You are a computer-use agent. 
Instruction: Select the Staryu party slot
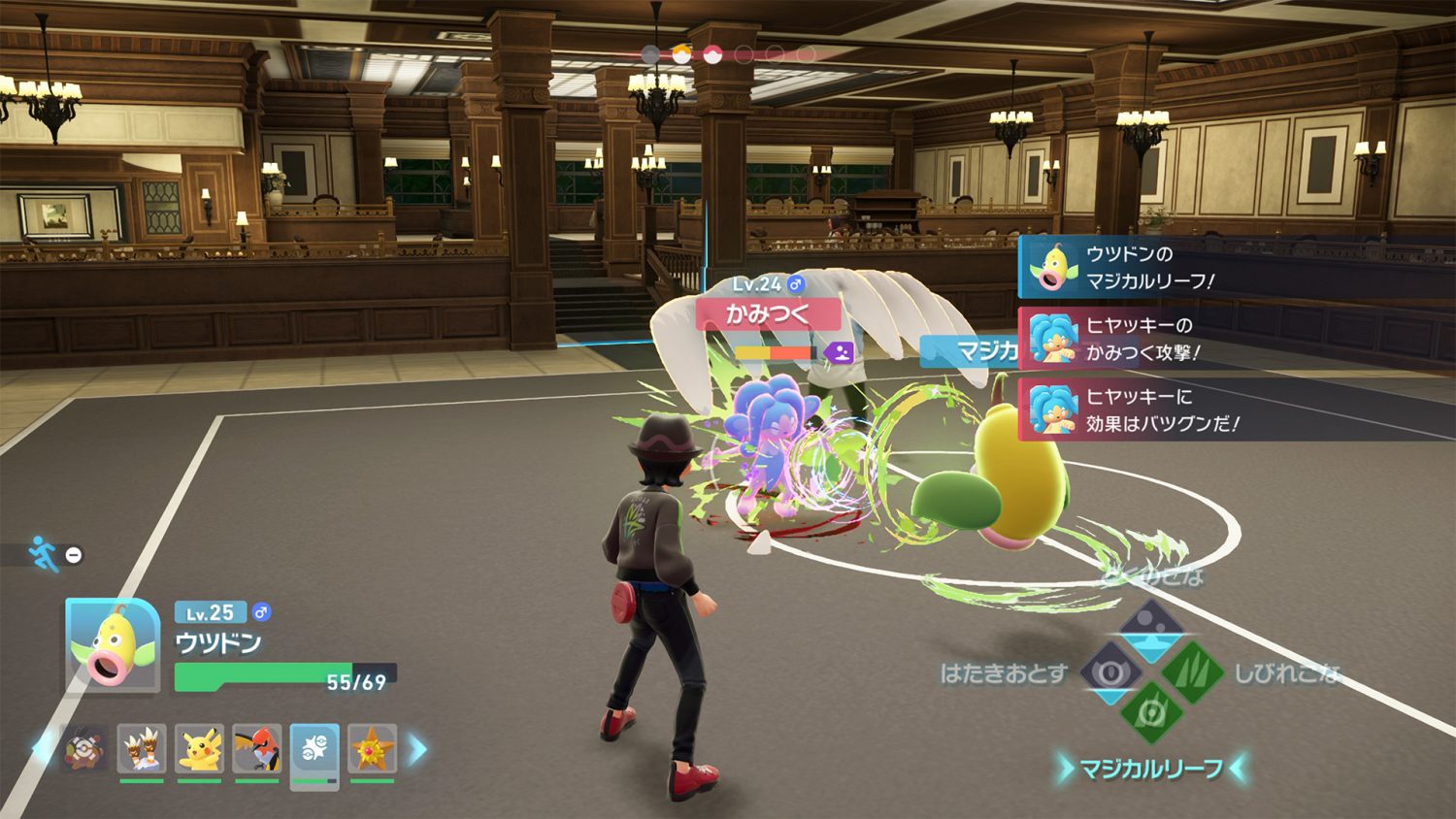373,748
